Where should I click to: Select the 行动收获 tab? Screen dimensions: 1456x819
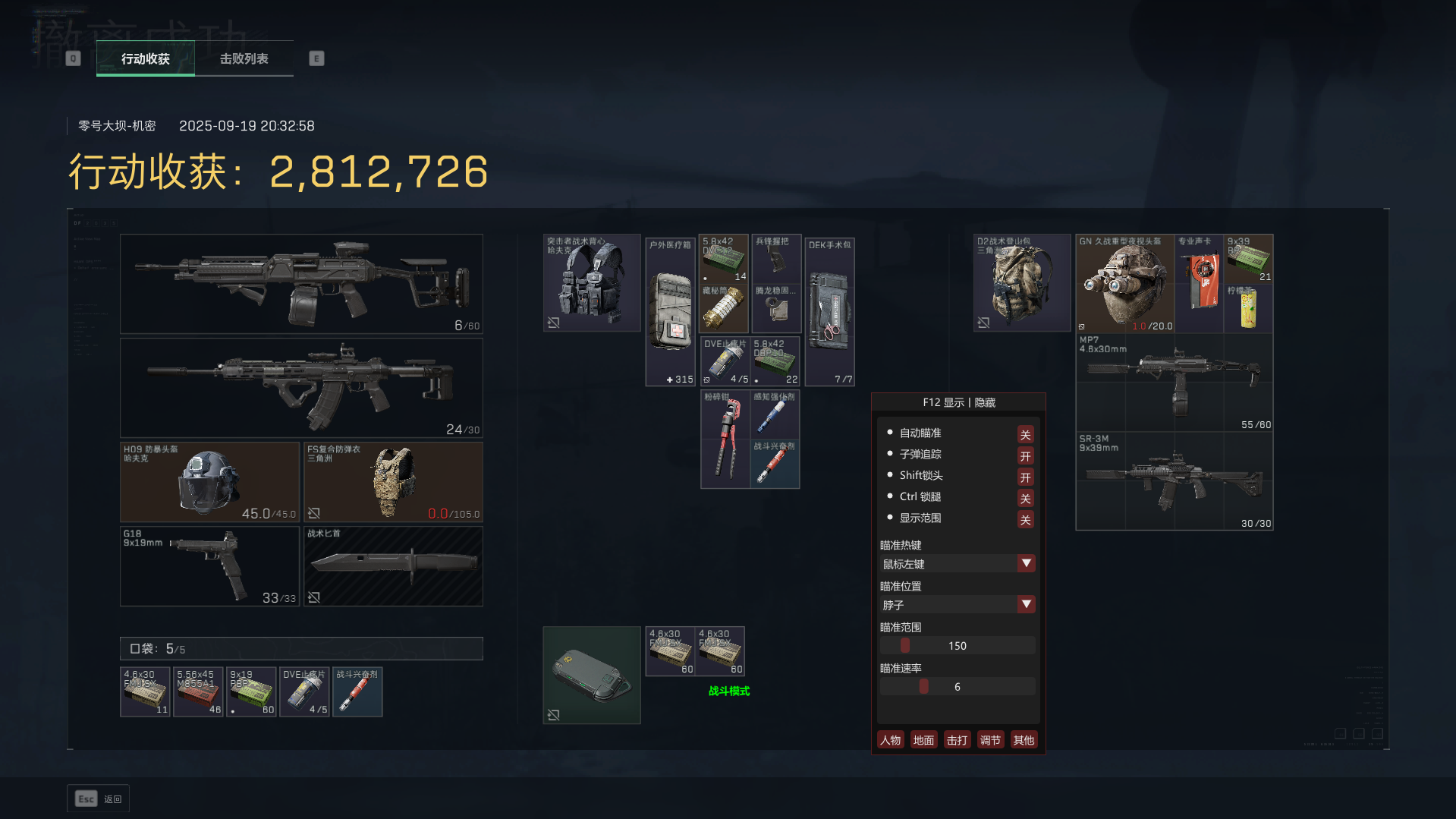click(x=146, y=58)
